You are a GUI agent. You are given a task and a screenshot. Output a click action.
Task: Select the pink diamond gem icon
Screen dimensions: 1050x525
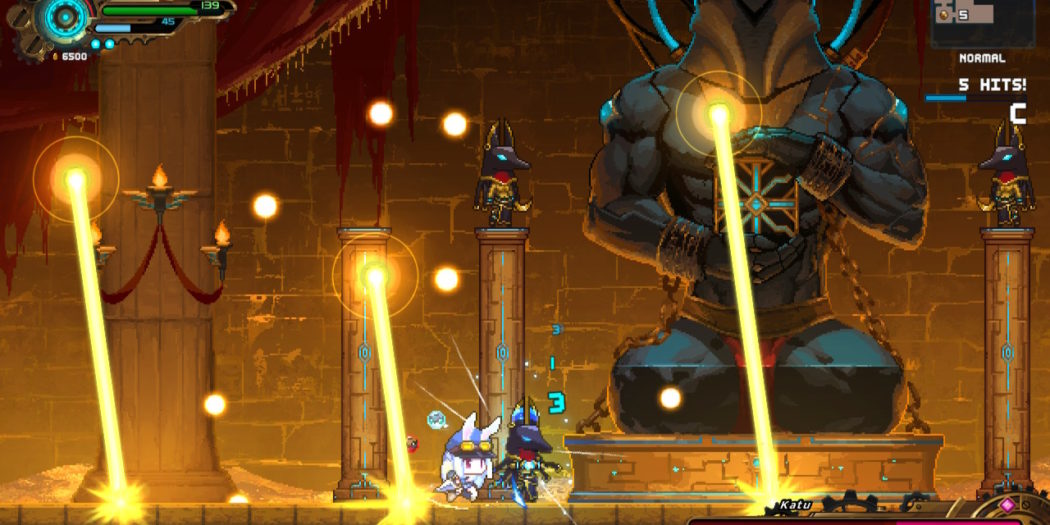(x=1006, y=504)
